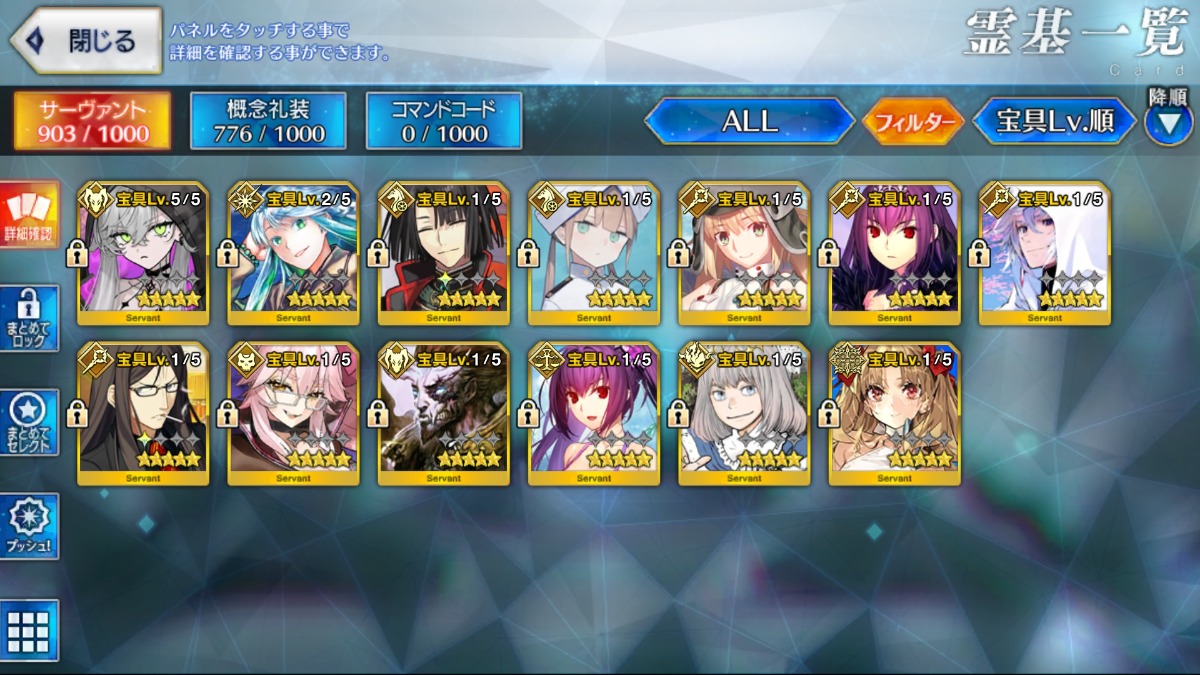Pick the teal-haired servant with 宝具Lv.2/5
Screen dimensions: 1200x675
(293, 253)
